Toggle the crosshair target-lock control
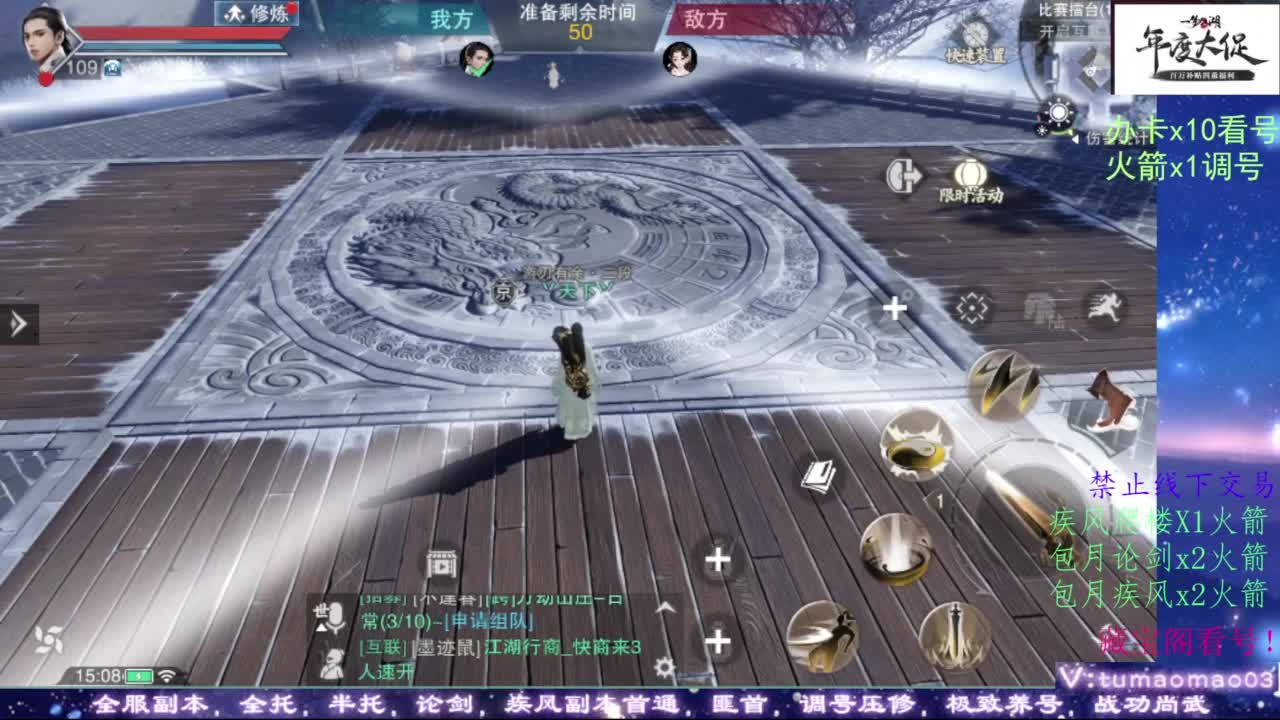The height and width of the screenshot is (720, 1280). 969,305
